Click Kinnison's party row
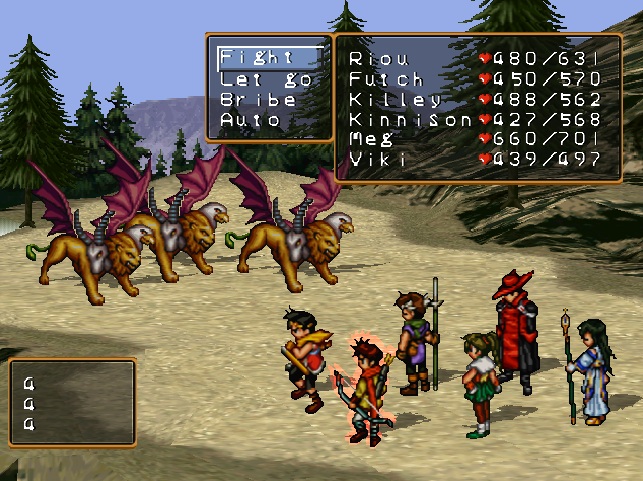 (x=409, y=119)
